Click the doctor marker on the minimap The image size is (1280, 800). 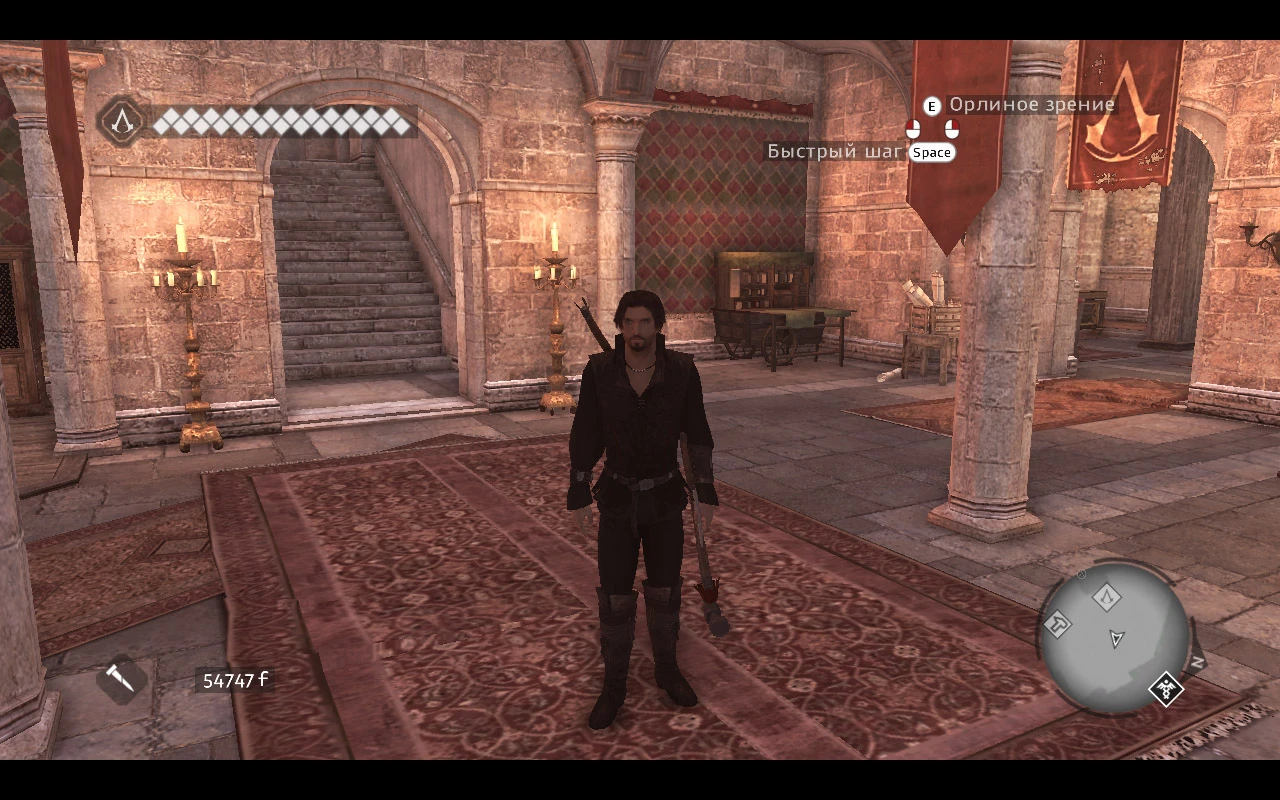(1165, 687)
